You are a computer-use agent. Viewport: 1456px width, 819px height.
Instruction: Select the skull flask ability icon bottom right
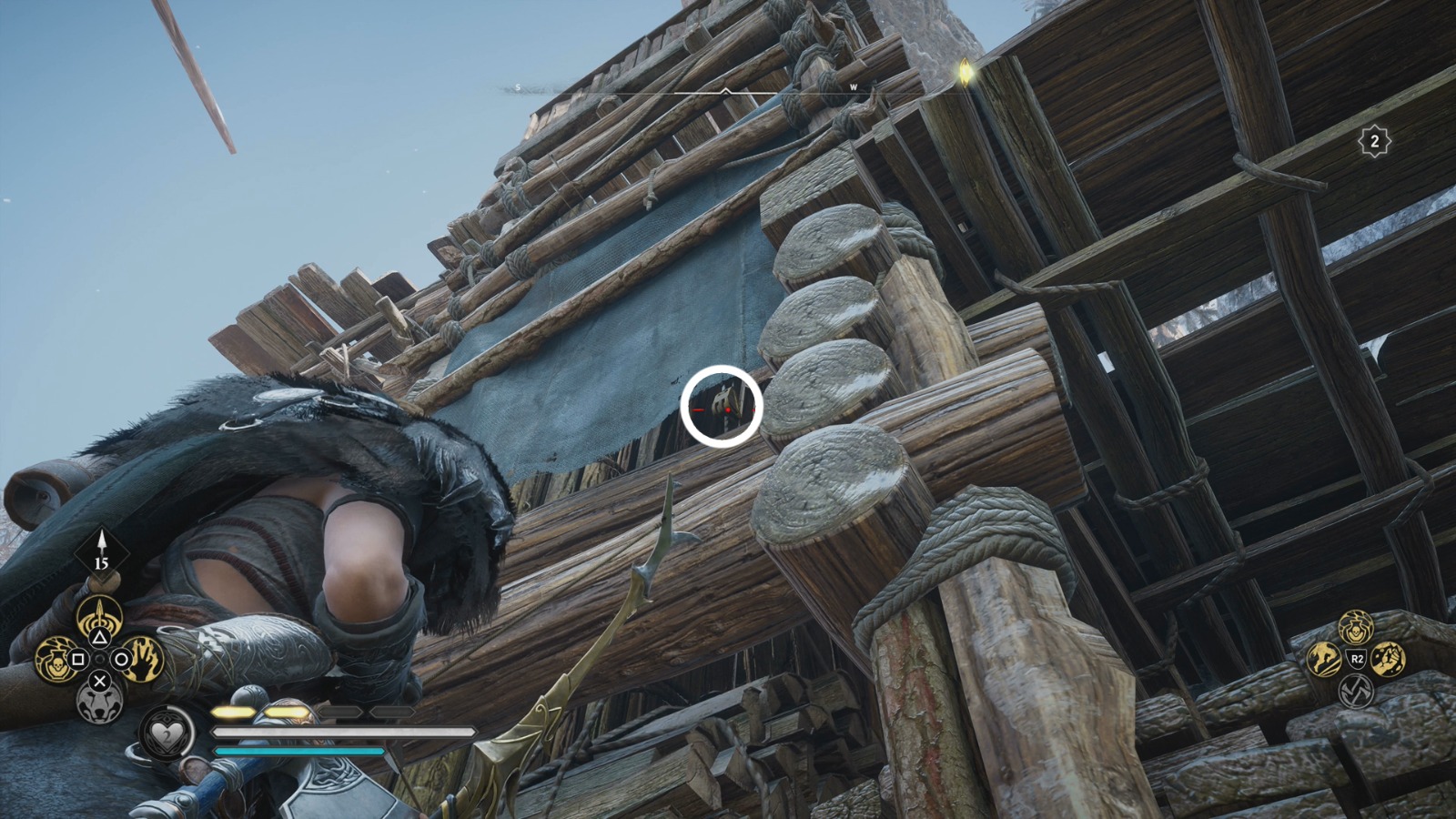pos(1356,628)
